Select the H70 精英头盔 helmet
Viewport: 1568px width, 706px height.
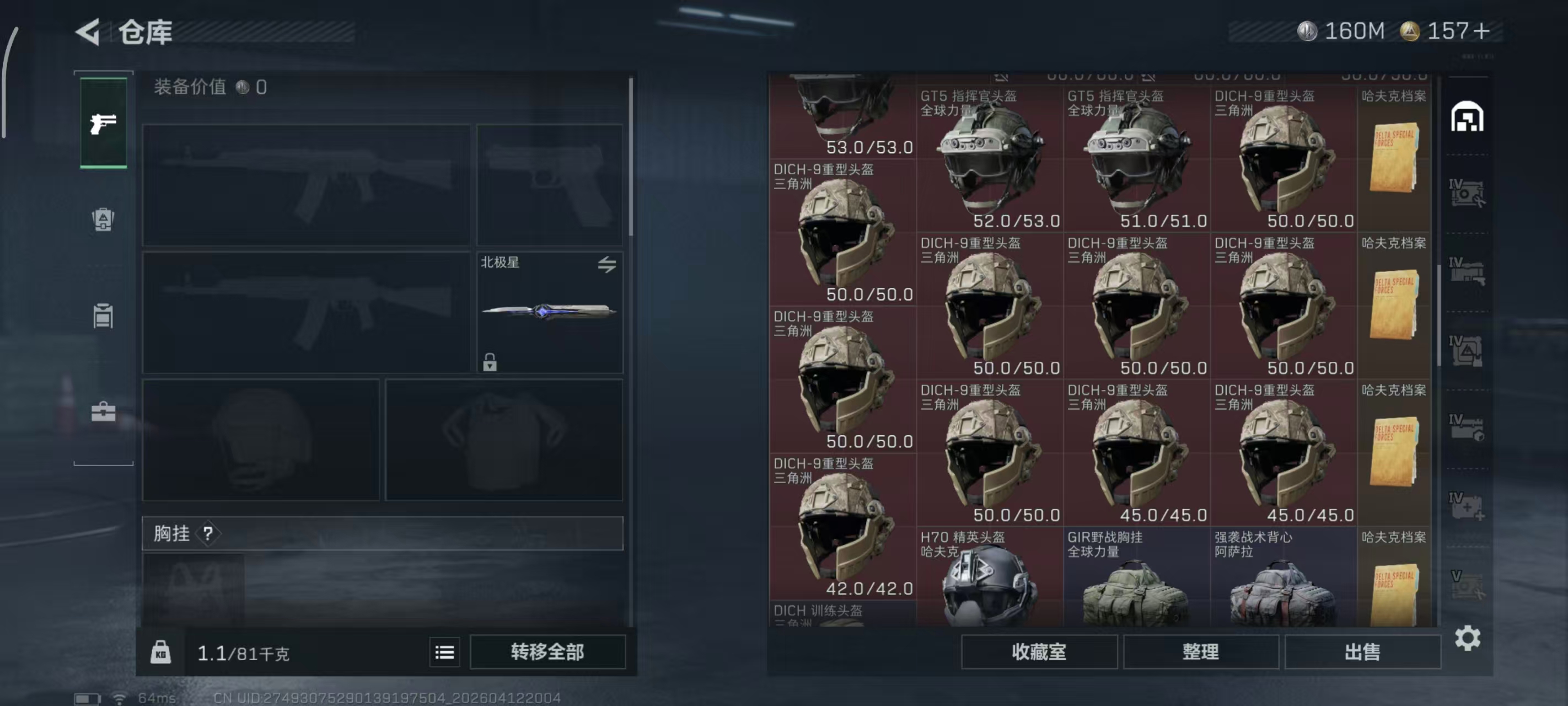989,579
